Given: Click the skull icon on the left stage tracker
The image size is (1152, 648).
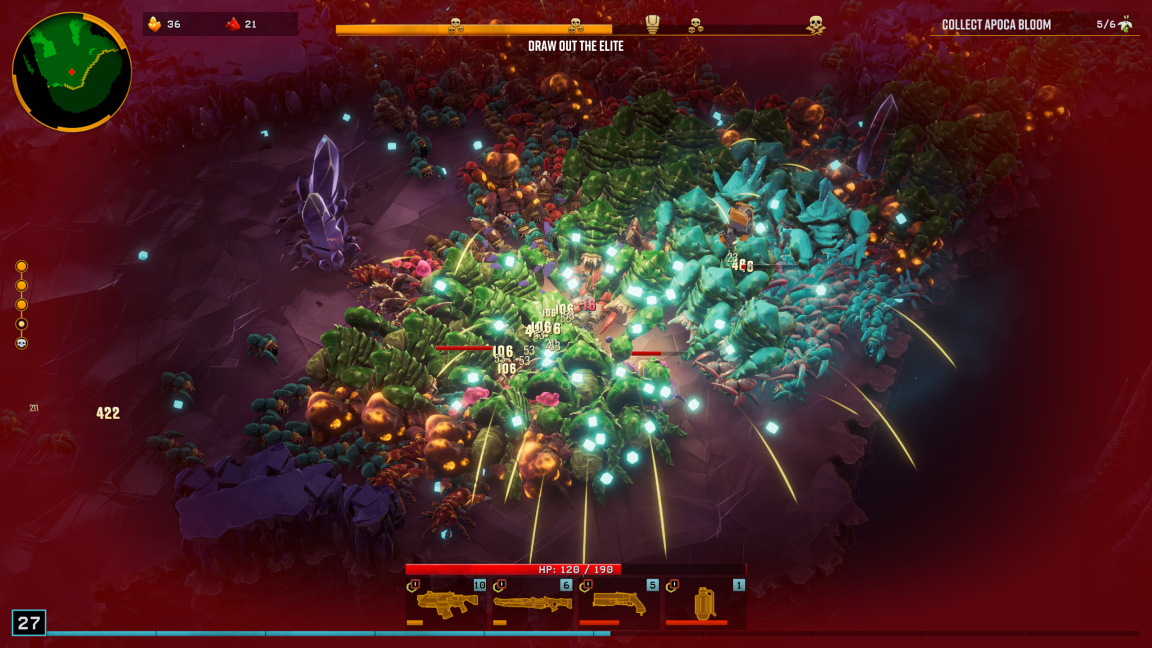Looking at the screenshot, I should tap(22, 343).
